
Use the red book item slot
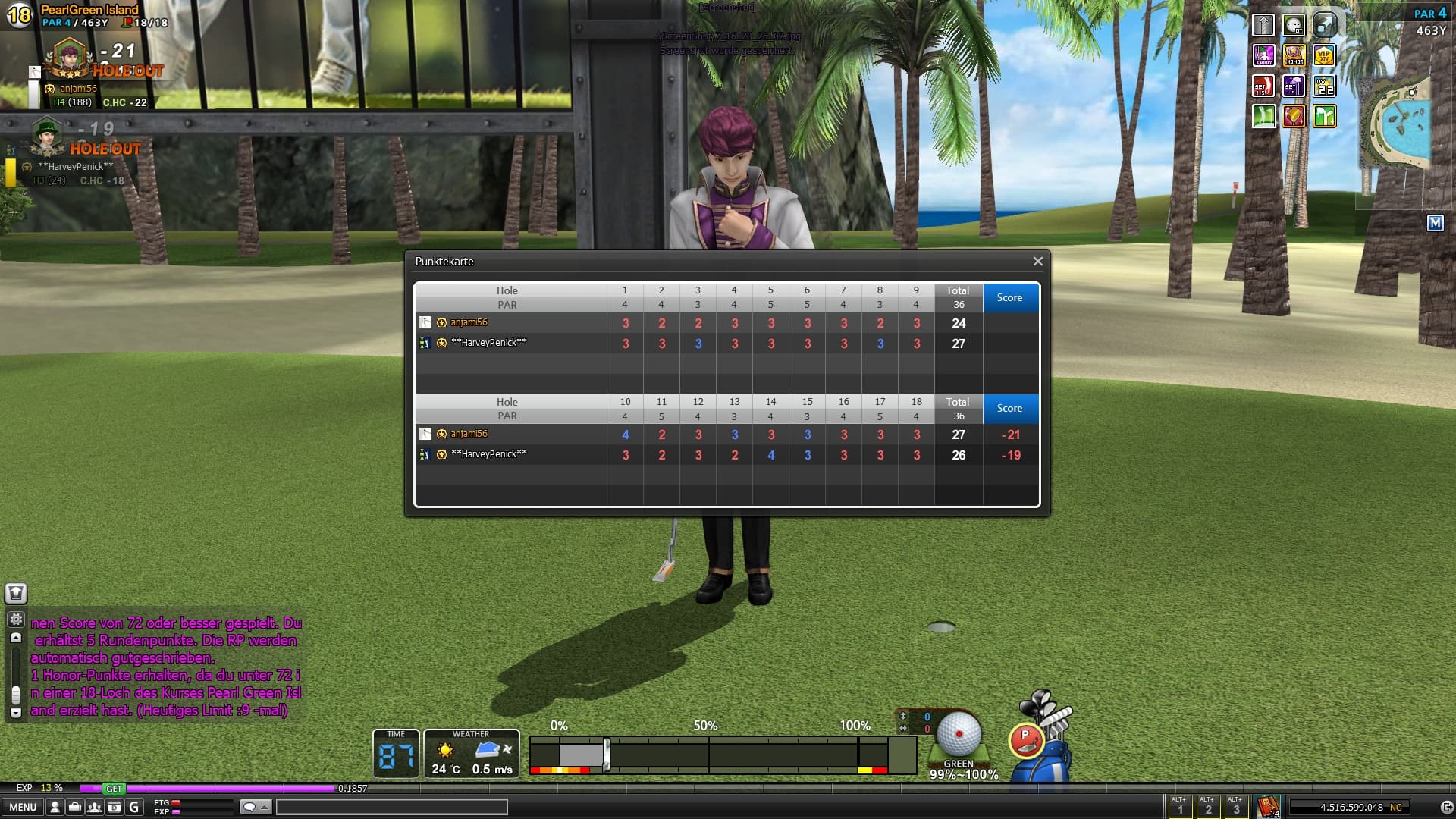pyautogui.click(x=1268, y=806)
